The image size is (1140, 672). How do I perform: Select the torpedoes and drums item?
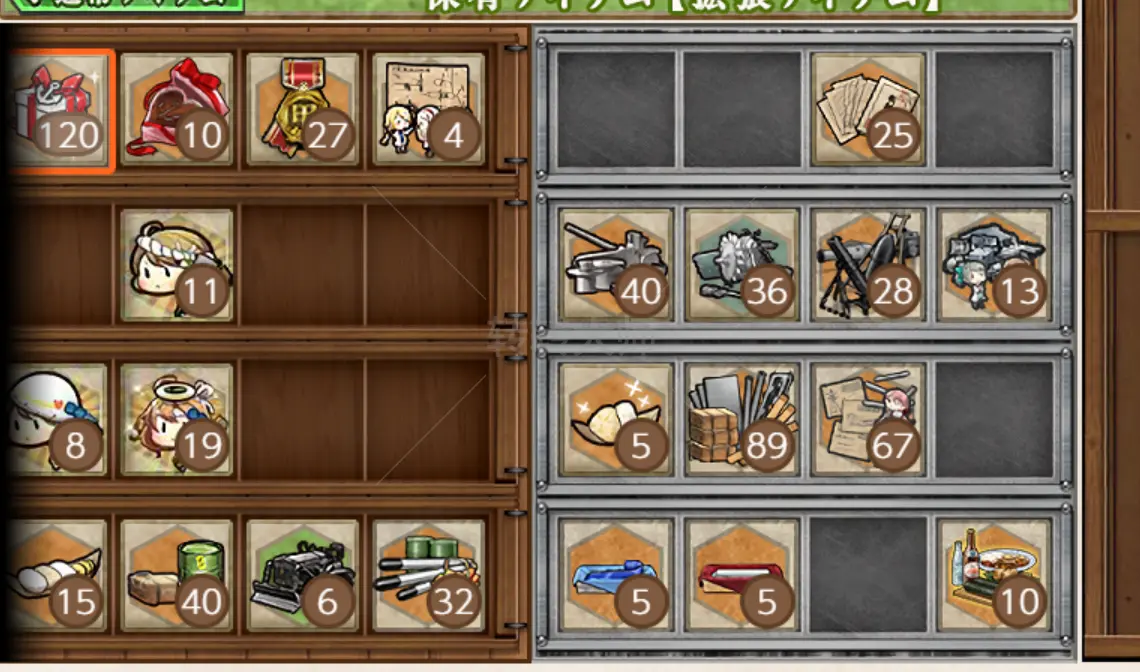(429, 575)
